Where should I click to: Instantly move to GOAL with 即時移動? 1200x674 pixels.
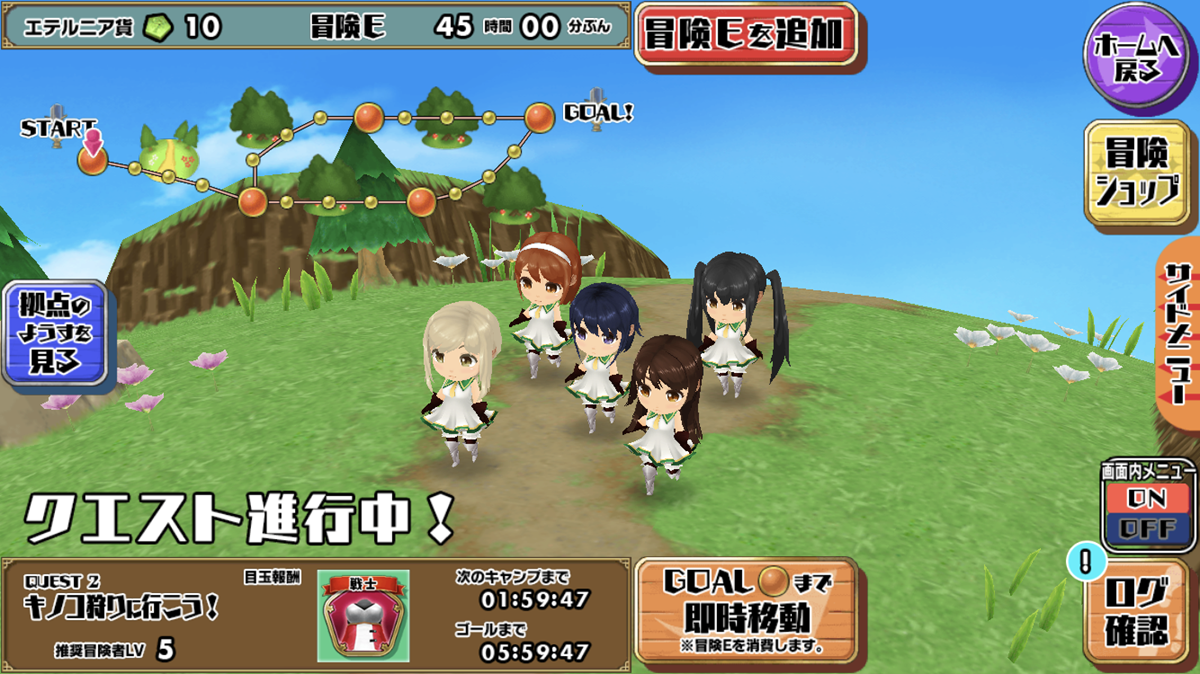[745, 609]
